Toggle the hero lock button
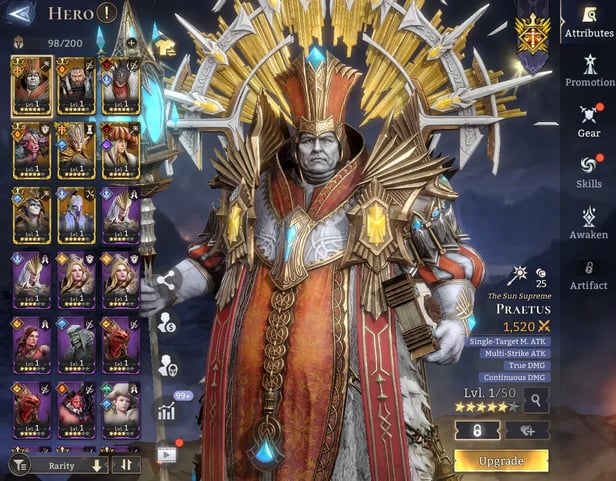 click(x=477, y=430)
